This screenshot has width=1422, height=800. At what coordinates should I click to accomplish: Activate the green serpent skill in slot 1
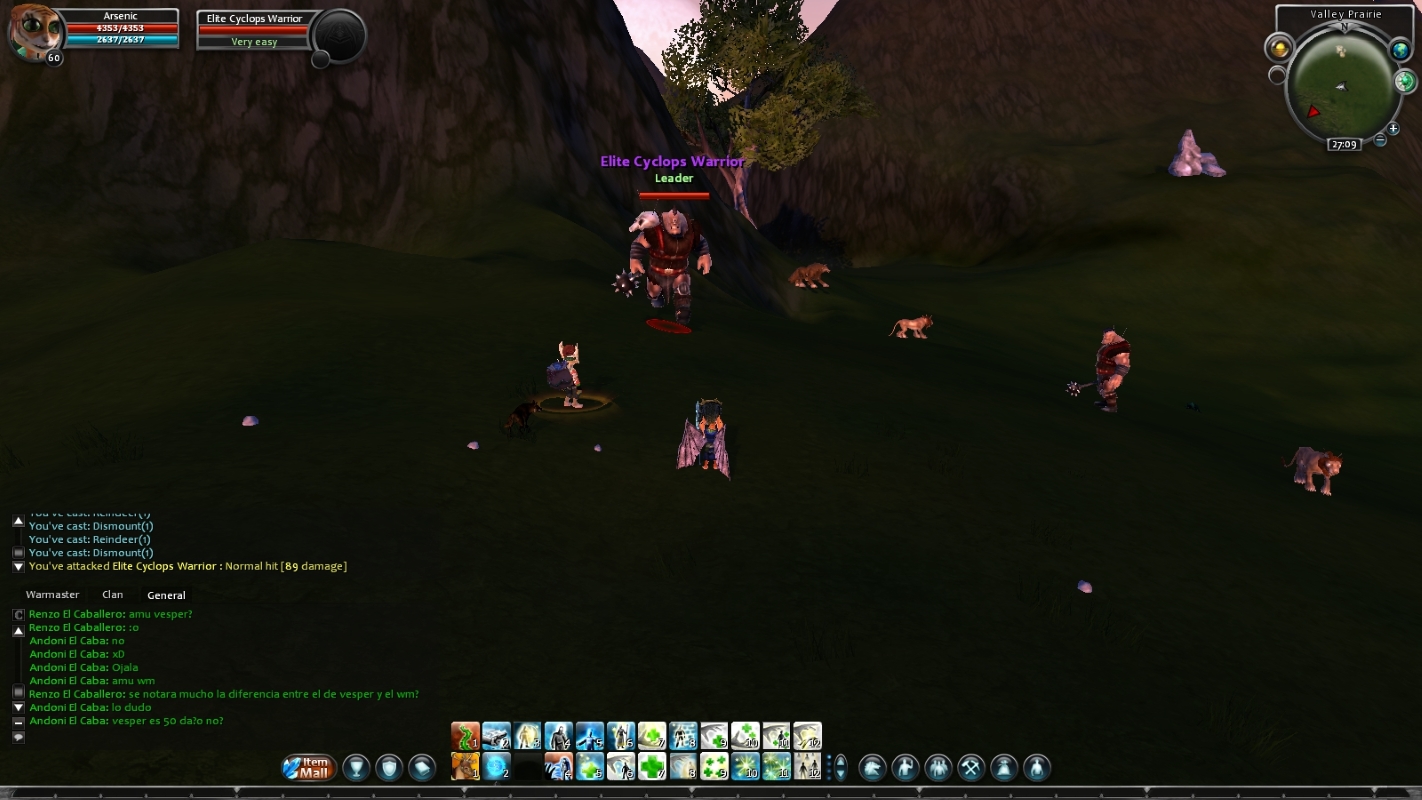pos(465,736)
